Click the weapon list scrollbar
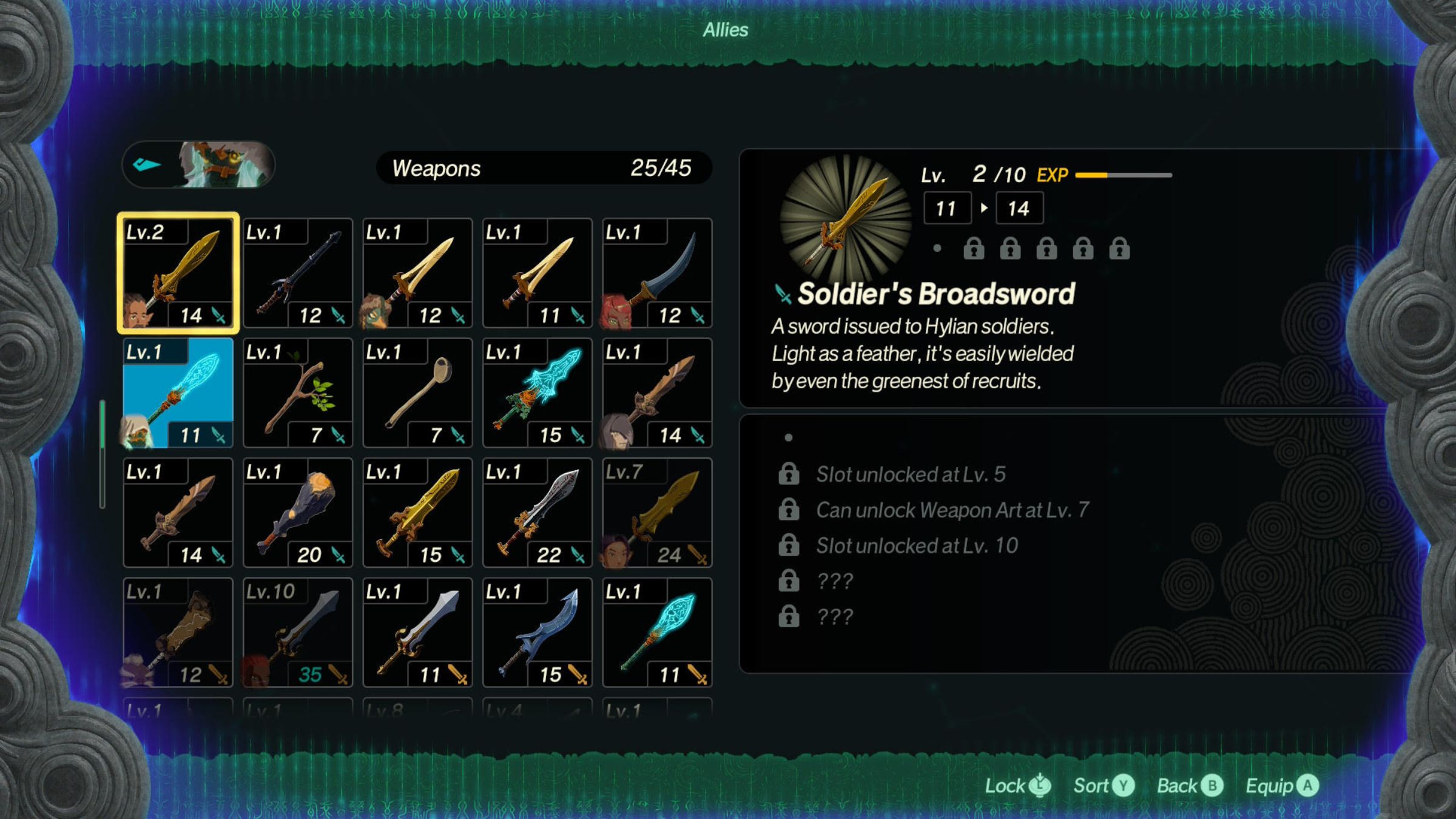This screenshot has height=819, width=1456. 103,453
